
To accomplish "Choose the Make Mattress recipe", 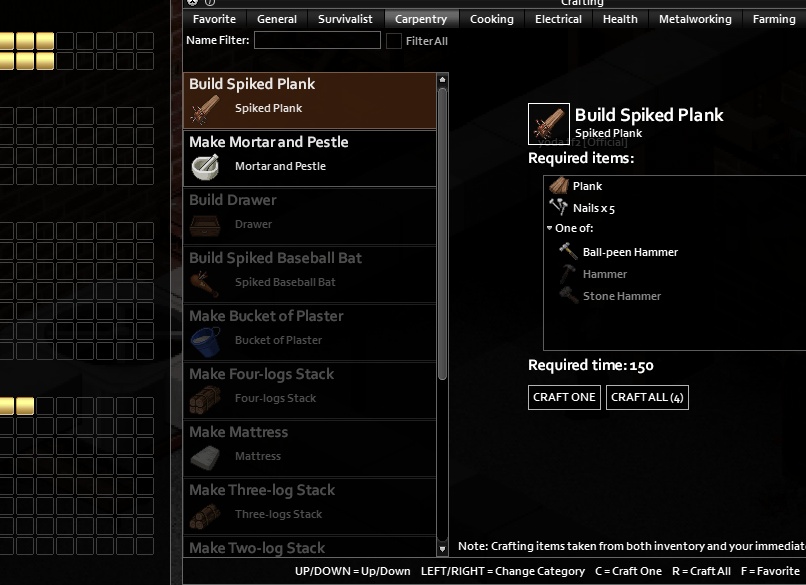I will click(x=310, y=448).
